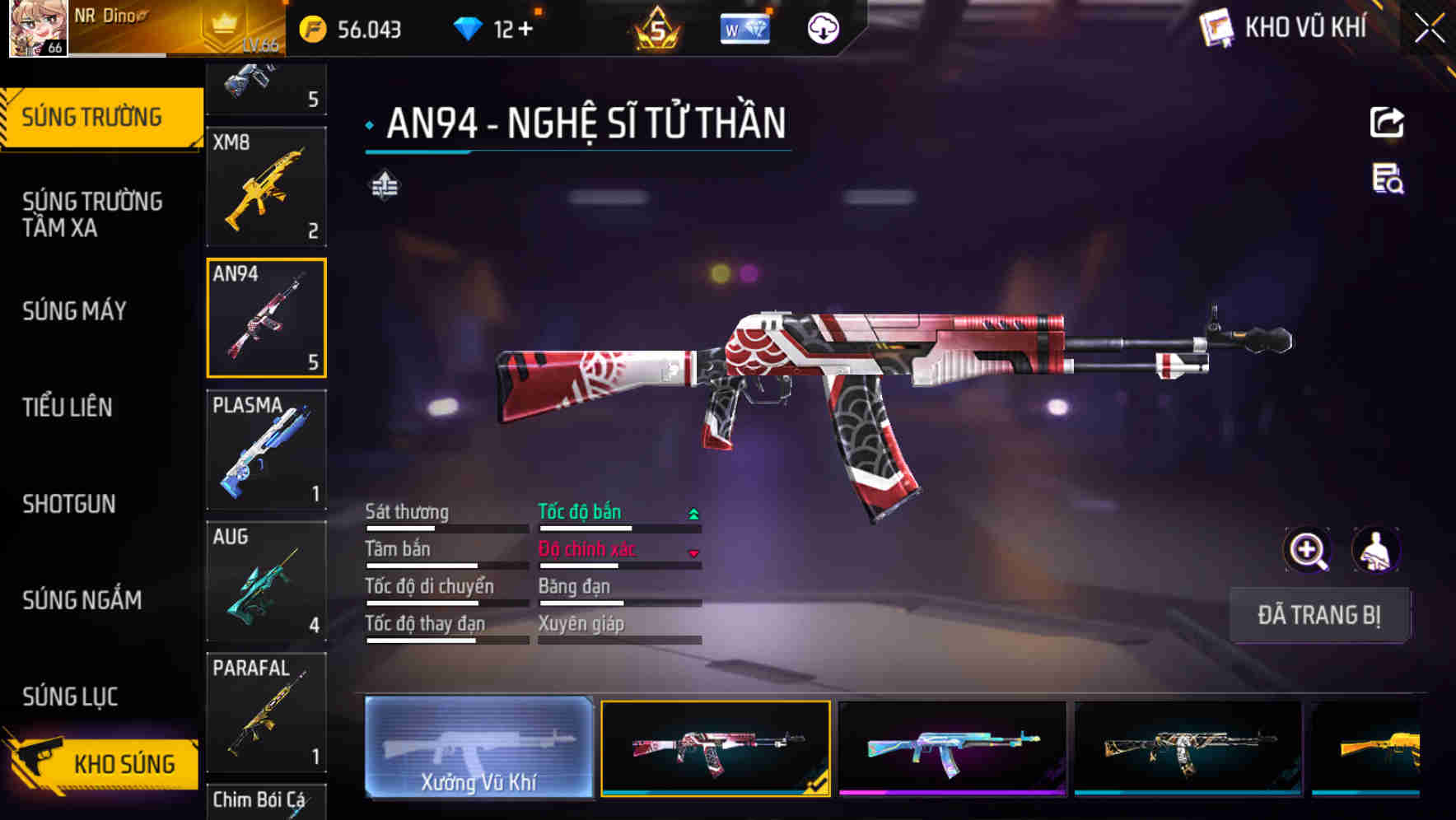
Task: Add diamonds with the plus button
Action: tap(525, 30)
